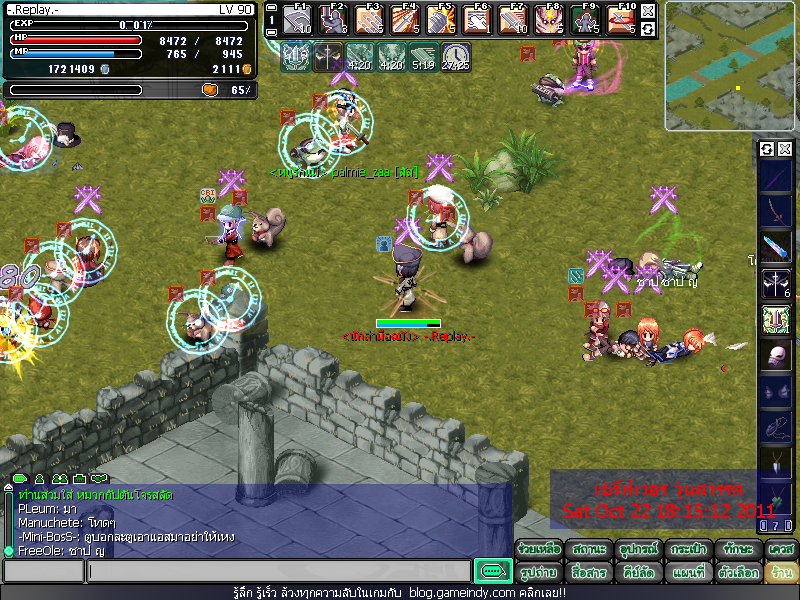Open the กระเป๋า bag inventory

point(687,550)
